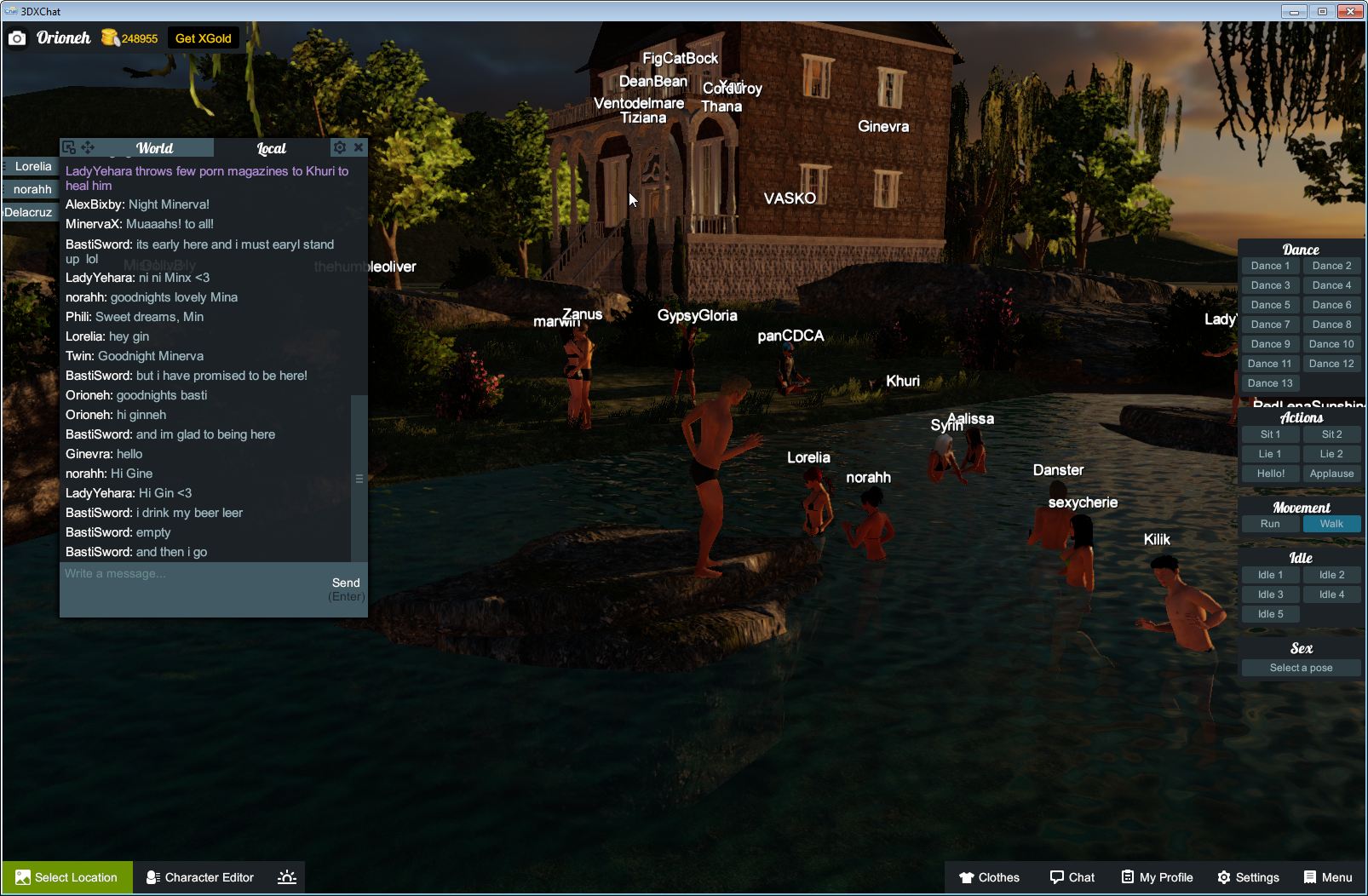The image size is (1368, 896).
Task: Enable the Walk movement mode
Action: (1331, 524)
